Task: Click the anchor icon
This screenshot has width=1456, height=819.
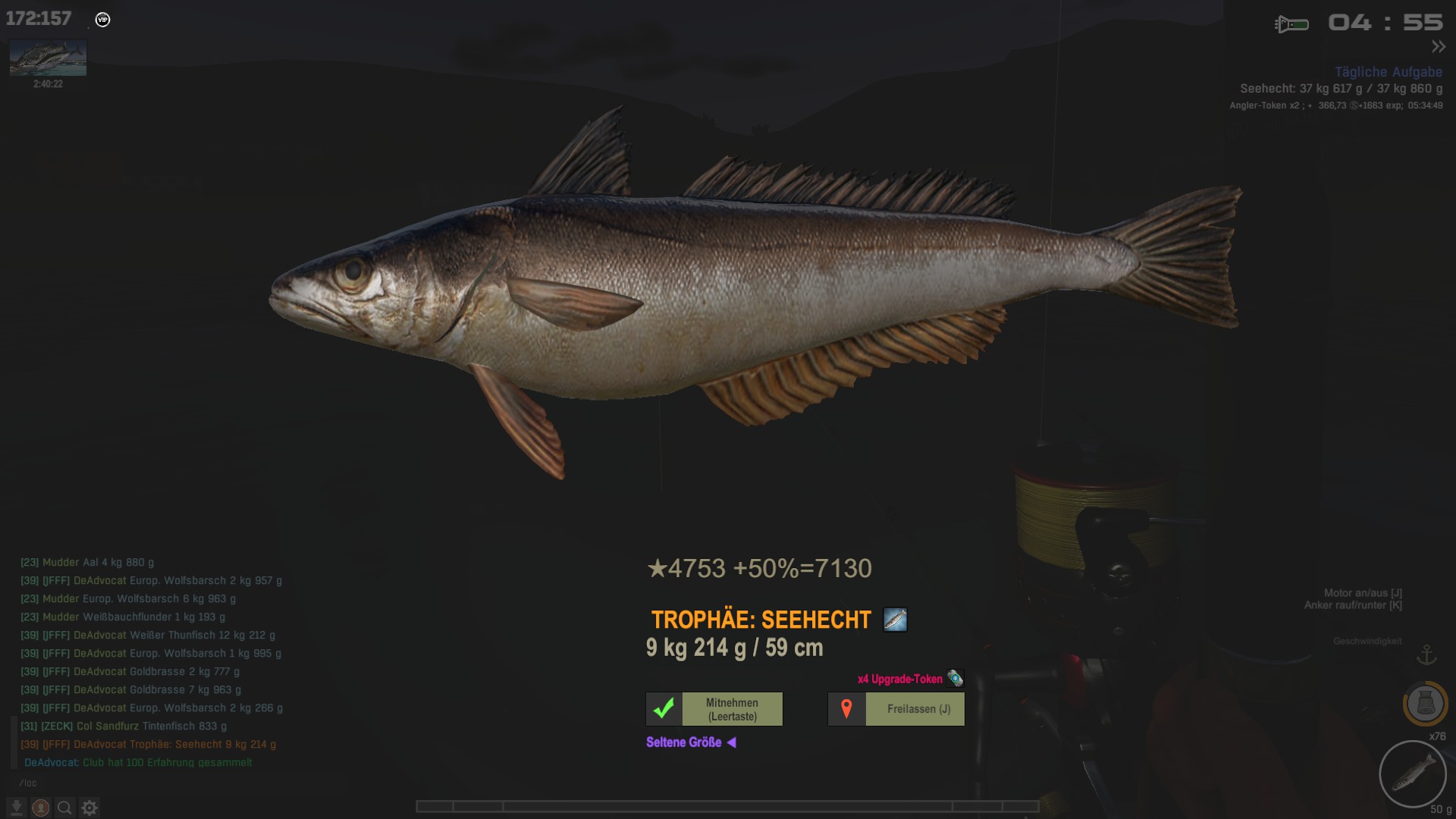Action: point(1426,654)
